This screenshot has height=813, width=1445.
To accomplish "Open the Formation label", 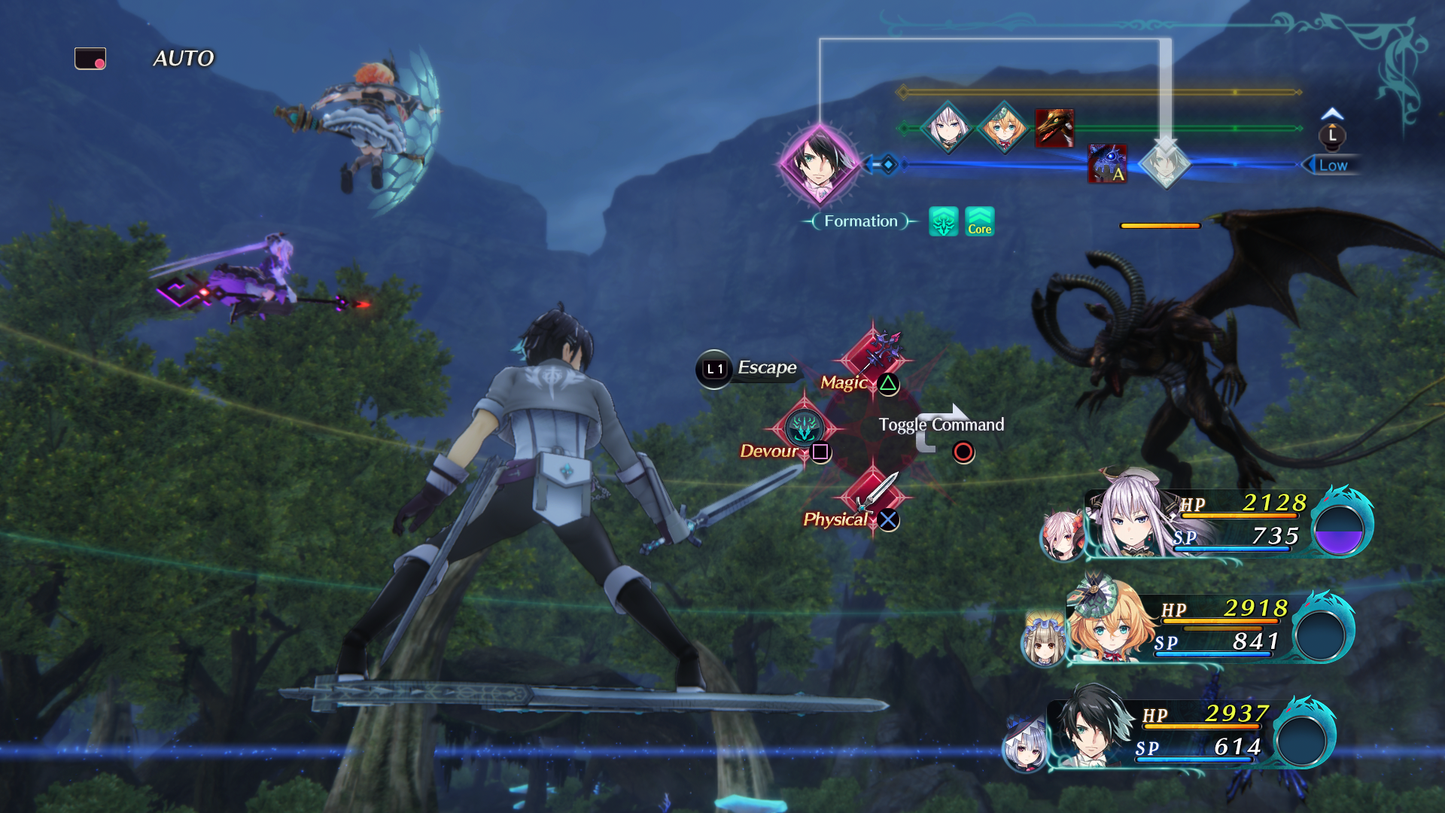I will 860,221.
